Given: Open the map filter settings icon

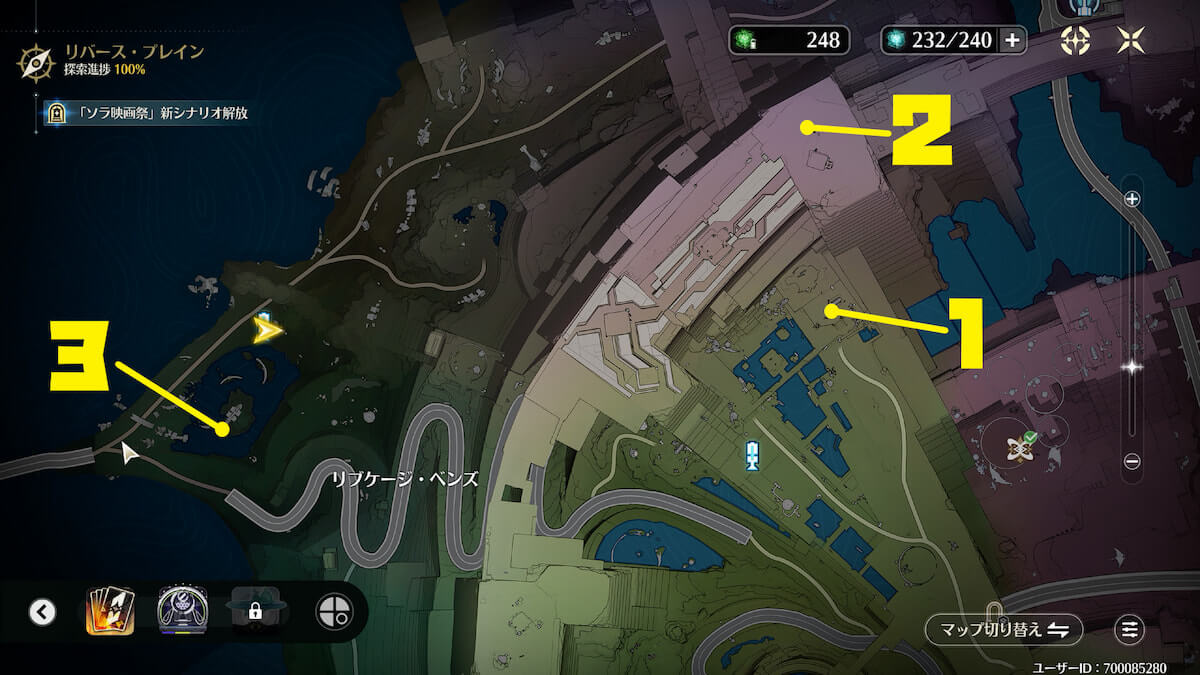Looking at the screenshot, I should [1130, 629].
